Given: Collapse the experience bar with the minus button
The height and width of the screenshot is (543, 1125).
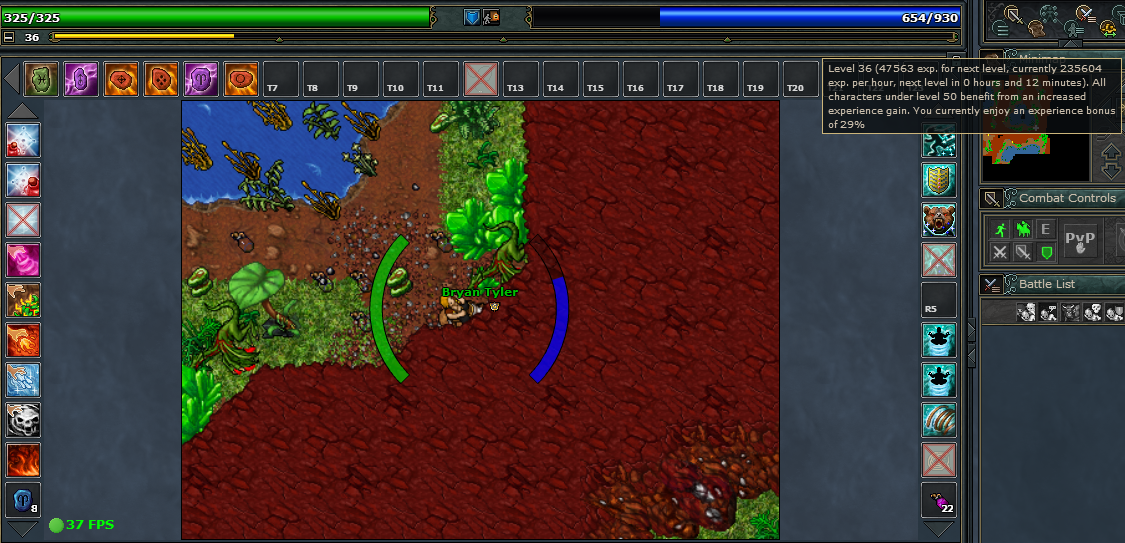Looking at the screenshot, I should 9,37.
